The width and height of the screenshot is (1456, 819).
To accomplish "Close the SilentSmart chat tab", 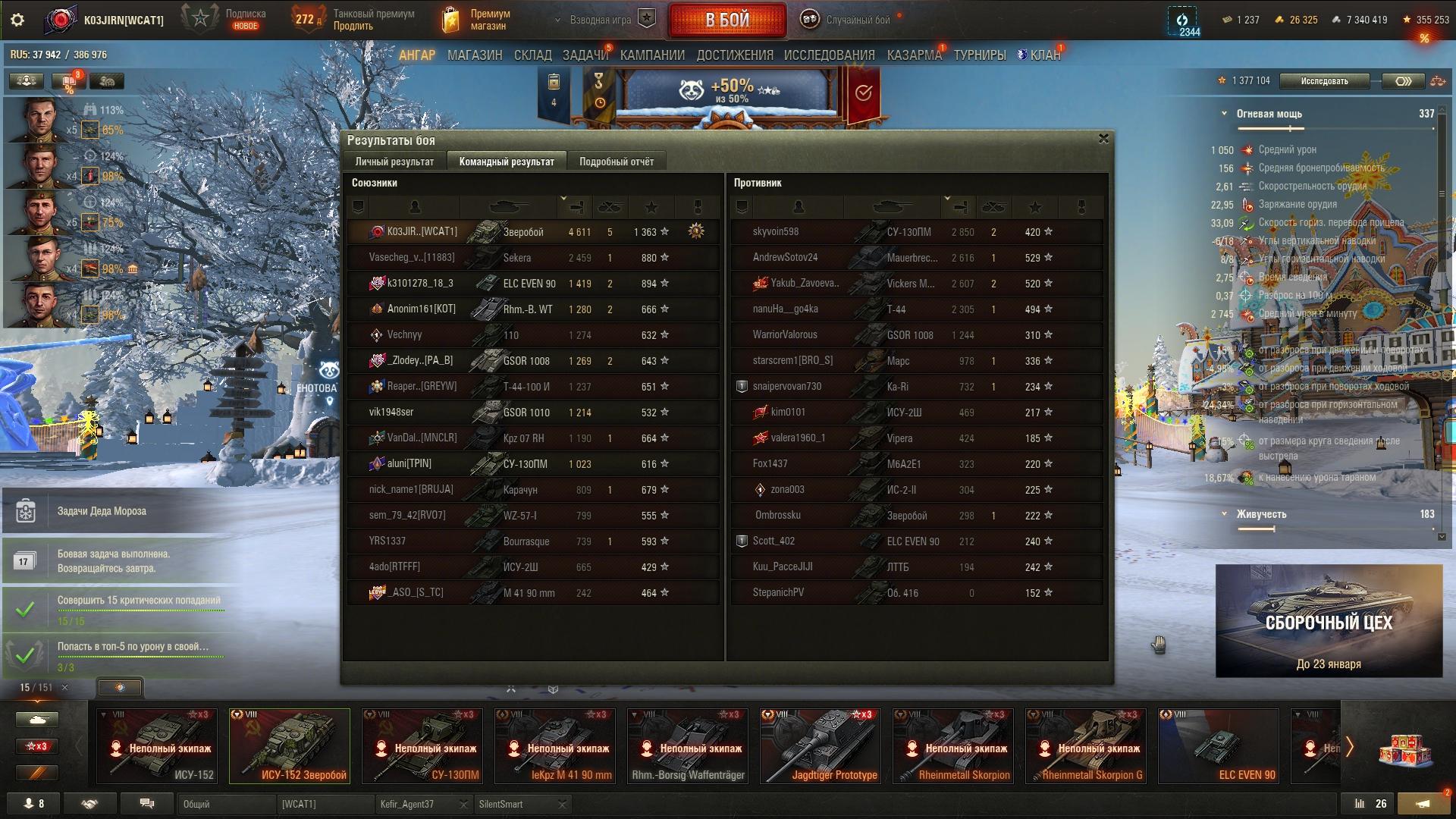I will click(562, 805).
